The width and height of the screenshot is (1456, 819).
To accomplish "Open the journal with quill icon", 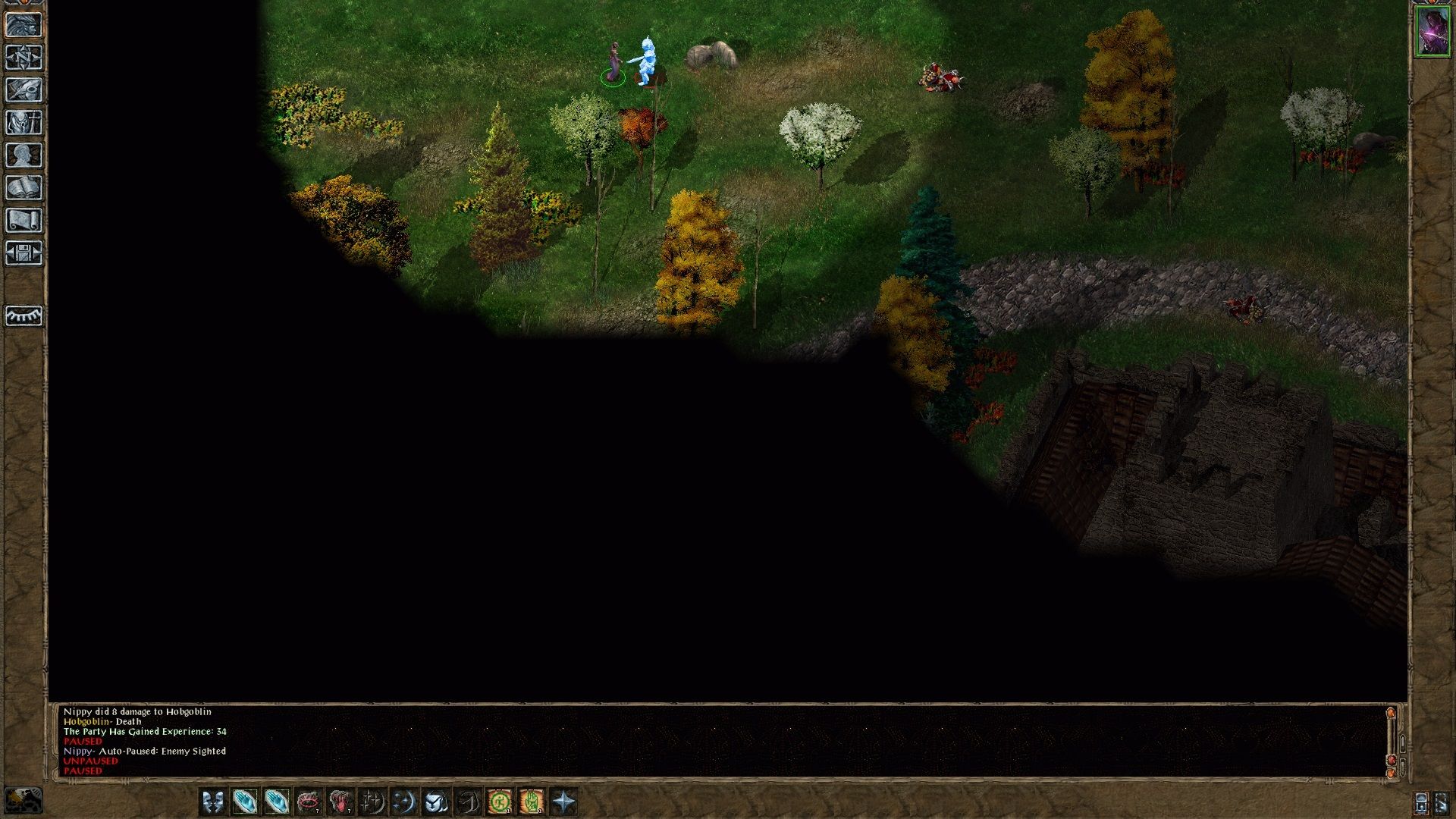I will pyautogui.click(x=24, y=89).
